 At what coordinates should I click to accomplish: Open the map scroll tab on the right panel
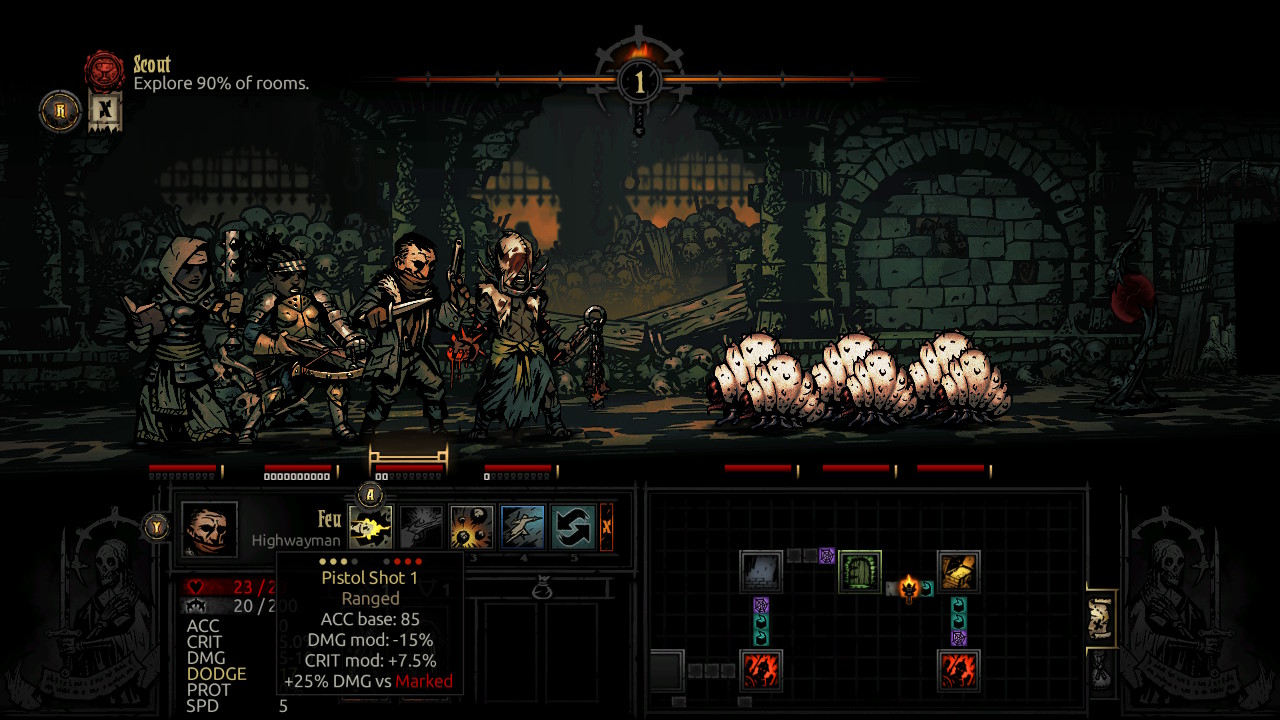click(1100, 617)
